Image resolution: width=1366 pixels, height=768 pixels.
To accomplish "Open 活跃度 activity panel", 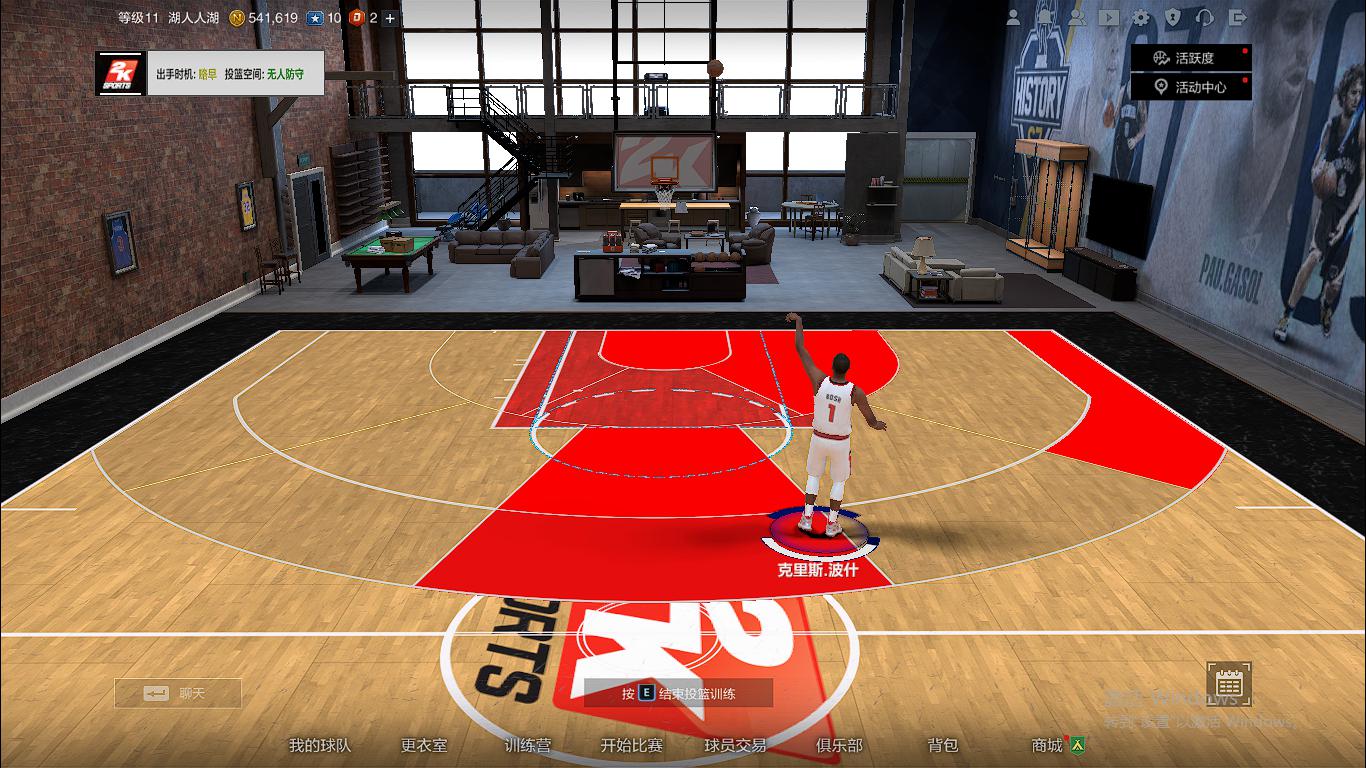I will 1191,57.
